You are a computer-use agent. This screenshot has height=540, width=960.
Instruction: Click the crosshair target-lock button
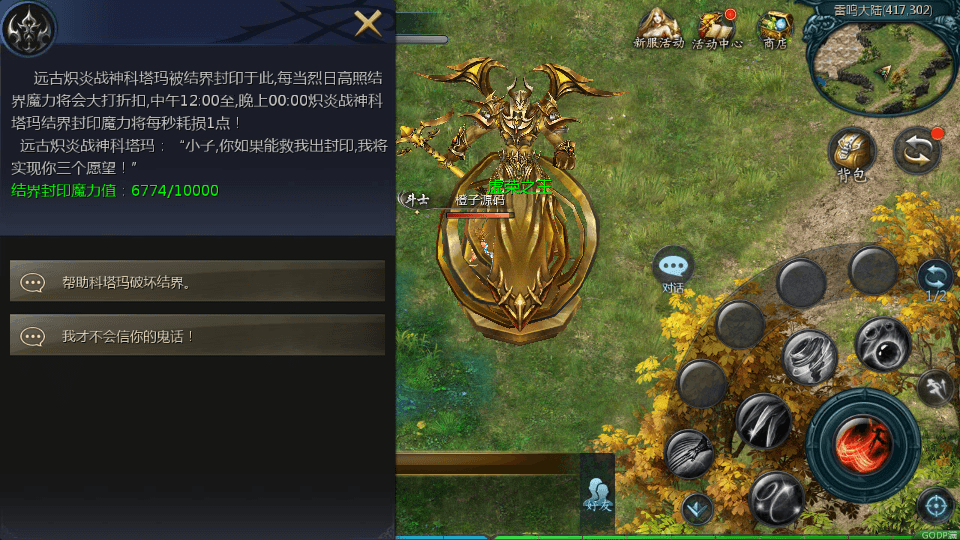pos(936,505)
